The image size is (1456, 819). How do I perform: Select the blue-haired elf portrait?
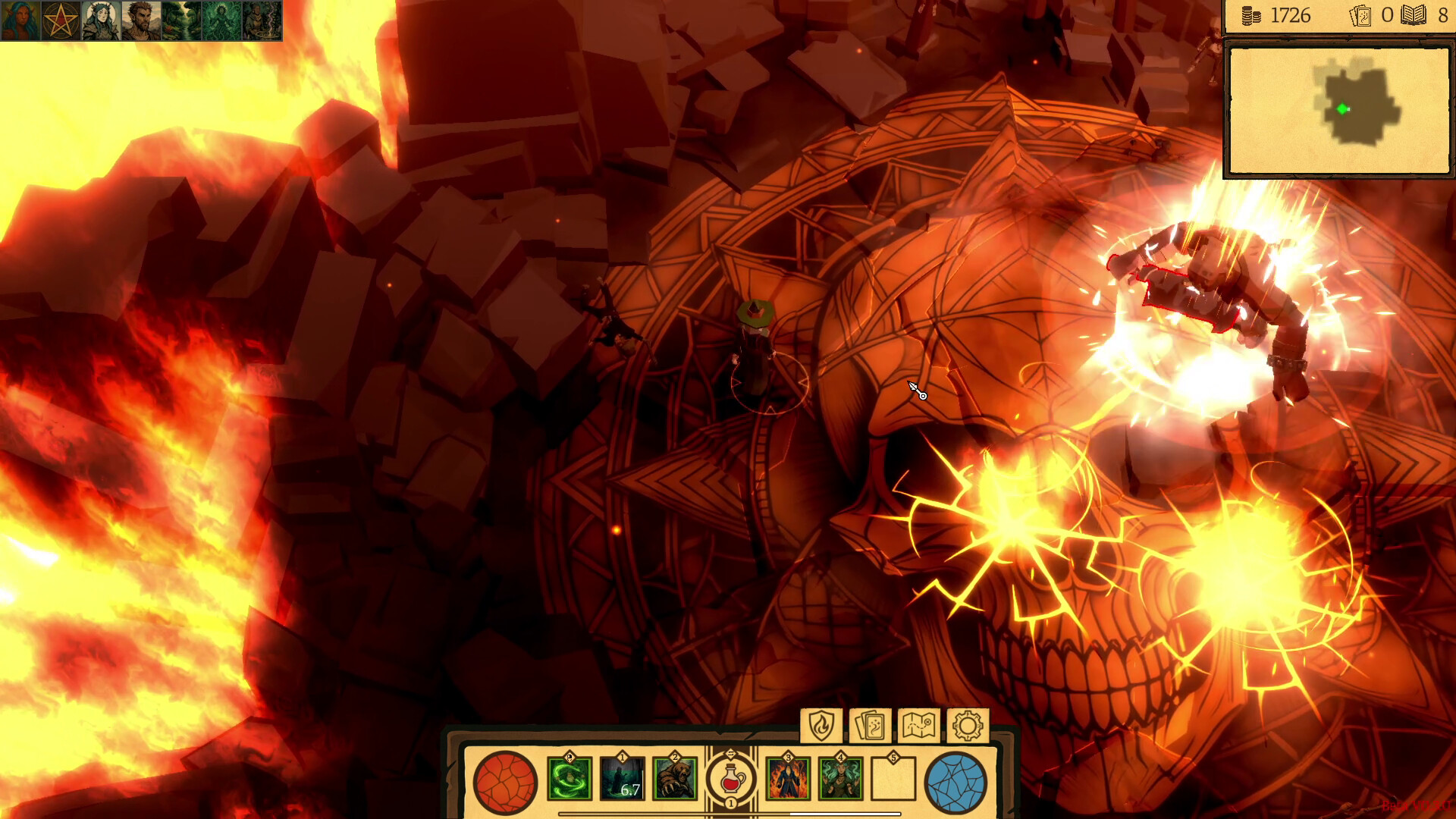coord(20,20)
